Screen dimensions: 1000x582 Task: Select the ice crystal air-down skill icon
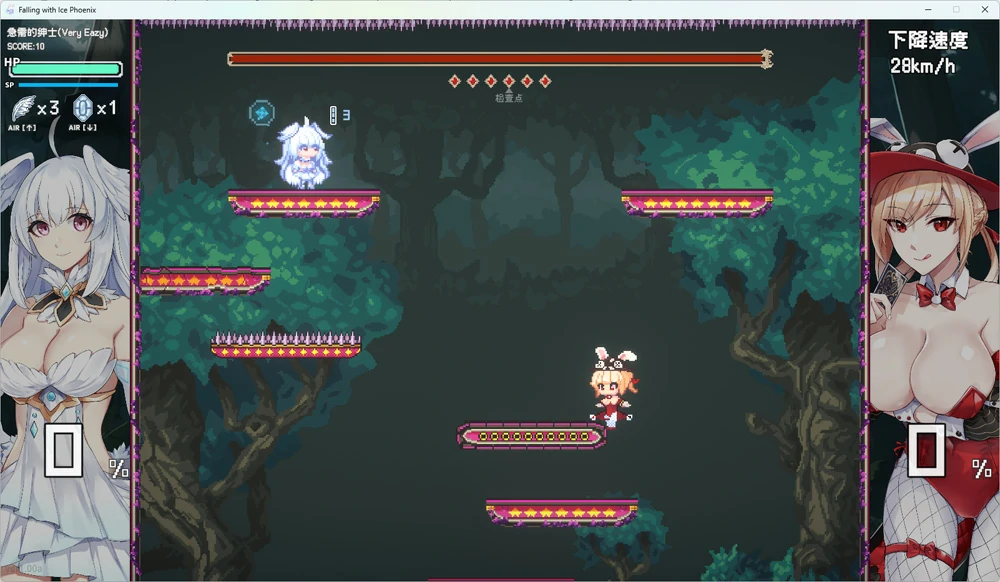83,107
